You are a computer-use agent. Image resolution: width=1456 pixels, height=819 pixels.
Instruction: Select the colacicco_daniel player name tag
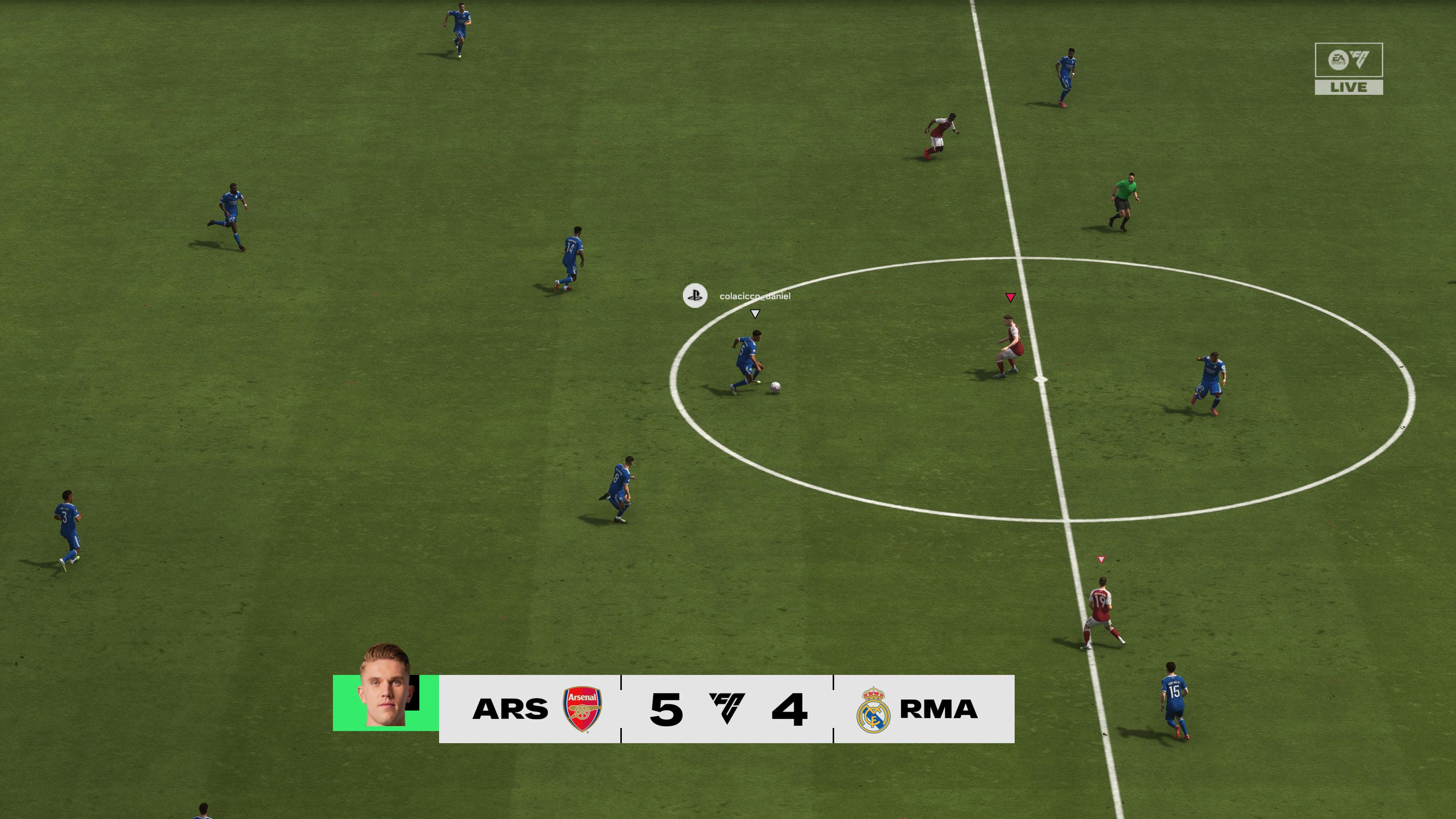(755, 296)
